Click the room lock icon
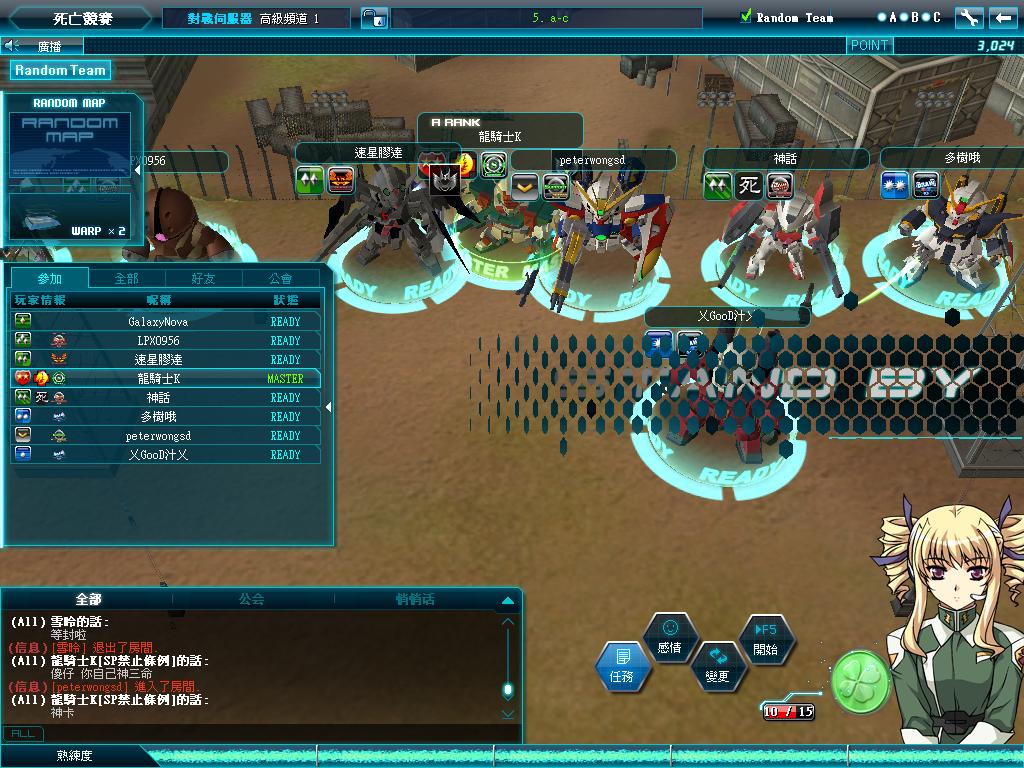Image resolution: width=1024 pixels, height=768 pixels. (x=373, y=18)
